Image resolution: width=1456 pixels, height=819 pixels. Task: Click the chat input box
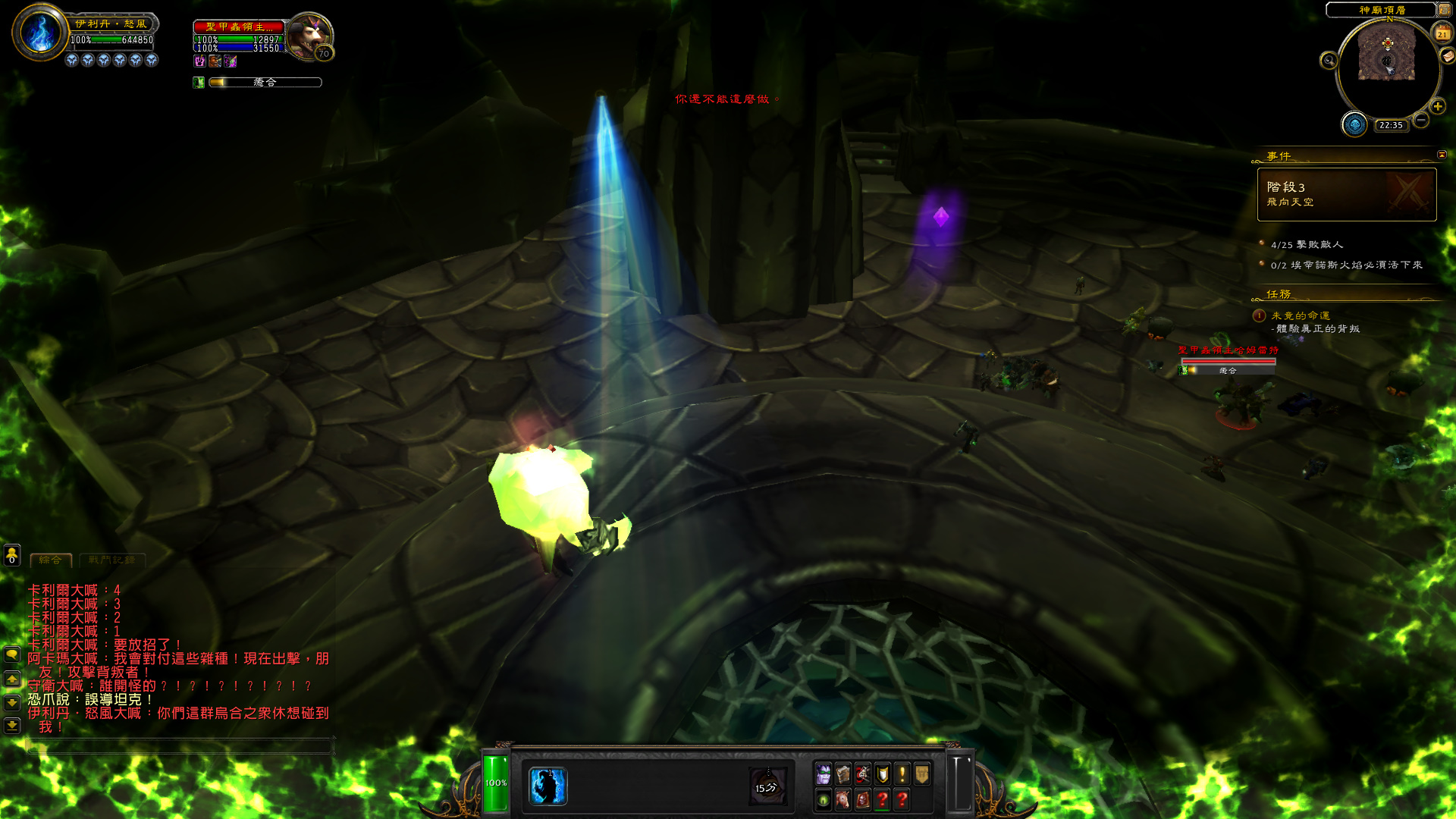[x=180, y=746]
